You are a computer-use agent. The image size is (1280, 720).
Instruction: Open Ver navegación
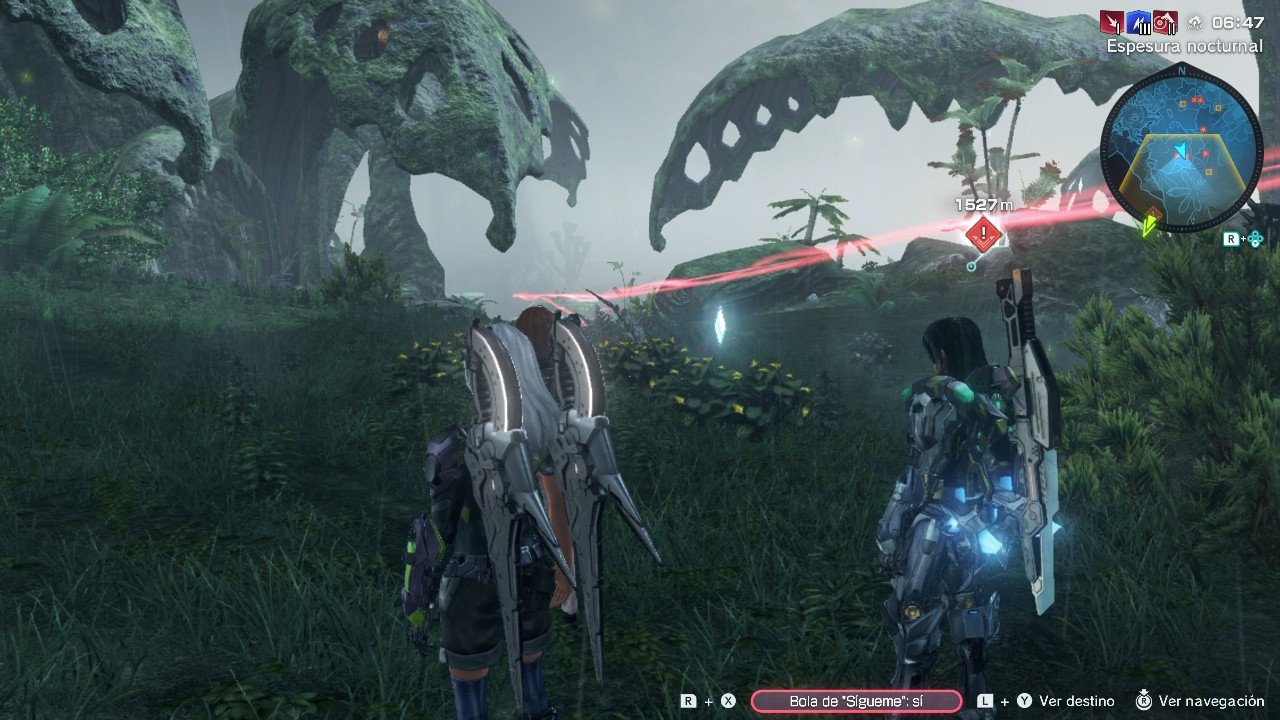(1211, 701)
